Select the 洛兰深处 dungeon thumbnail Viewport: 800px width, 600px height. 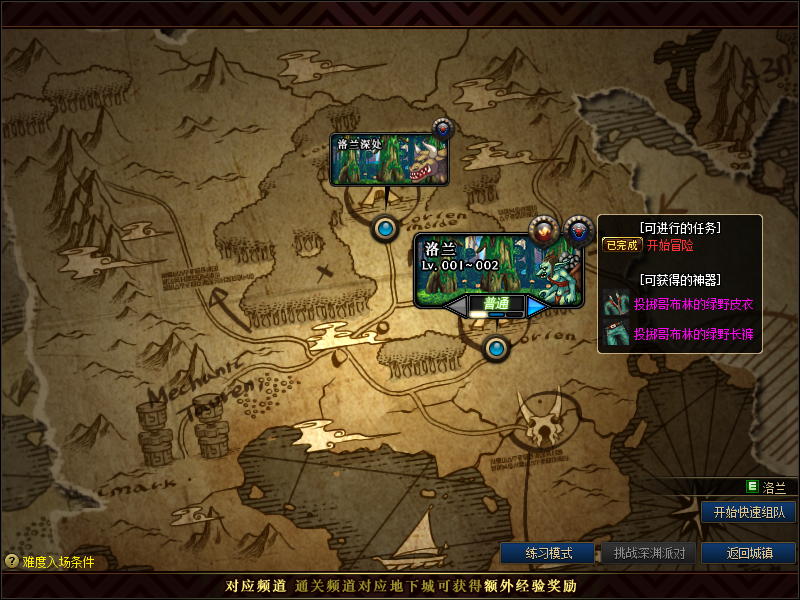pos(389,160)
